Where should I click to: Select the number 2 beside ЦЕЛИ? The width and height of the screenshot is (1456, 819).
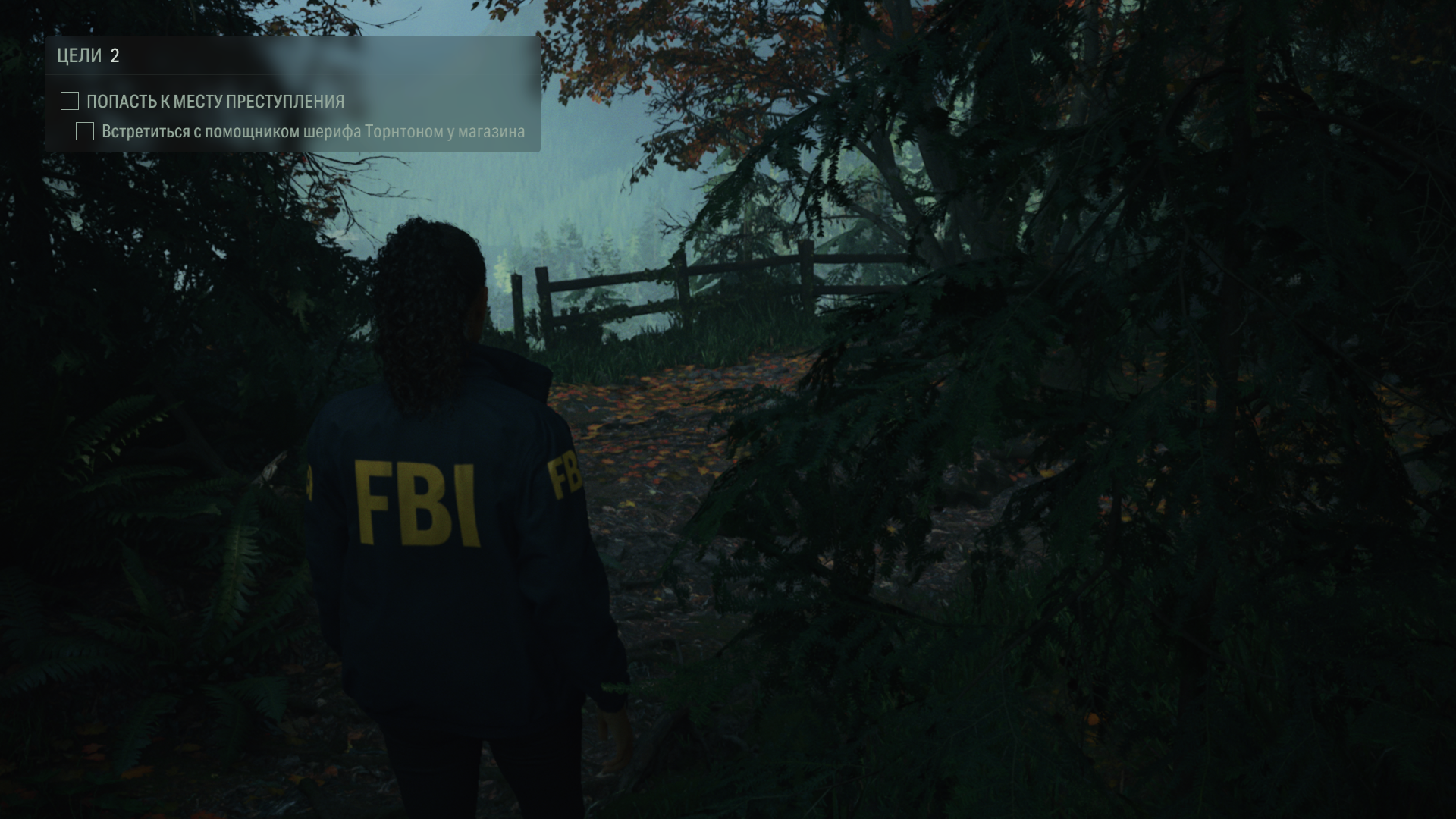(115, 54)
